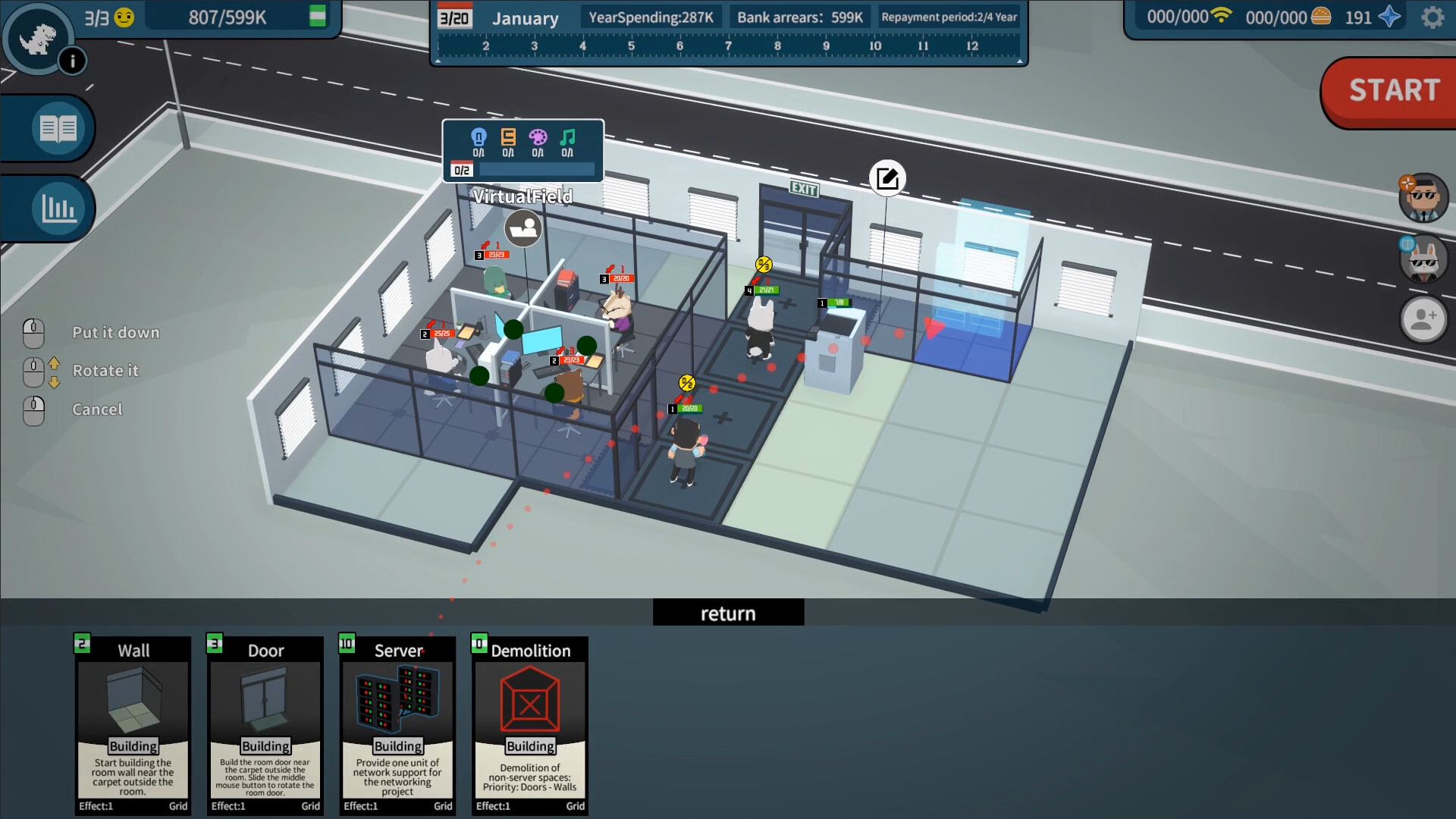The width and height of the screenshot is (1456, 819).
Task: Click the dinosaur company logo avatar
Action: pos(39,36)
